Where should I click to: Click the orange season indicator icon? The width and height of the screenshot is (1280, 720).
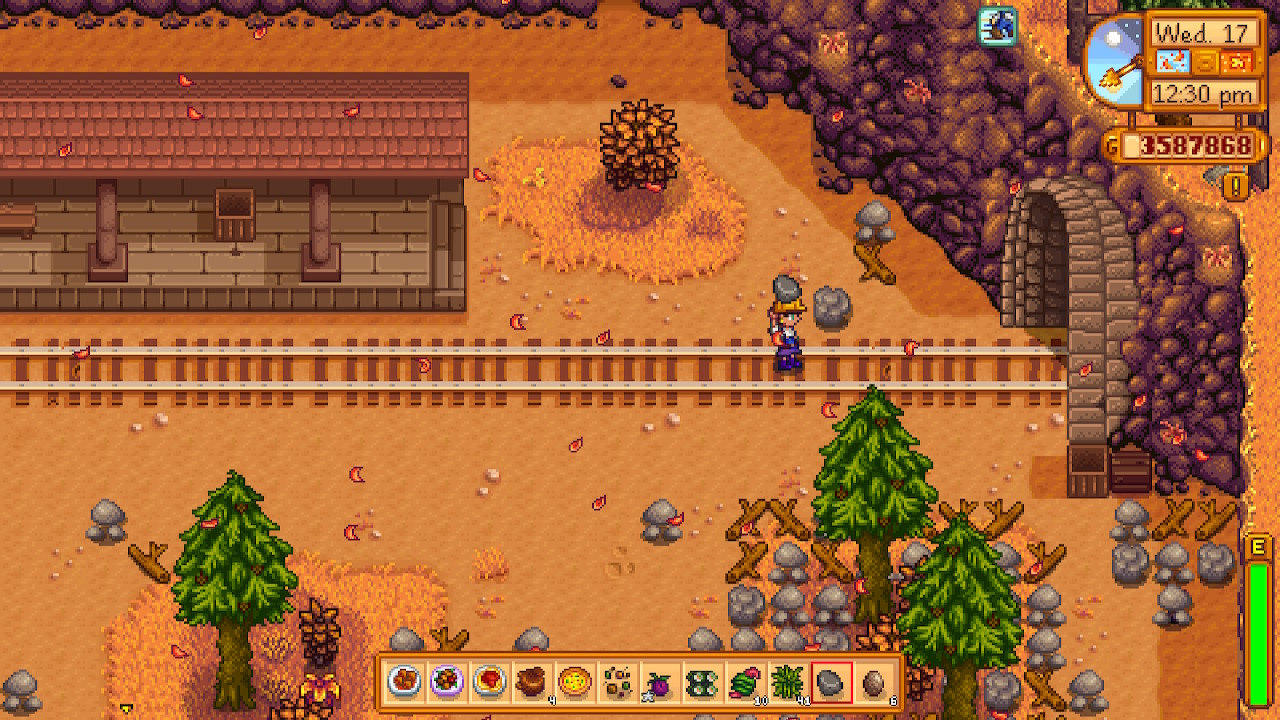pos(1236,61)
